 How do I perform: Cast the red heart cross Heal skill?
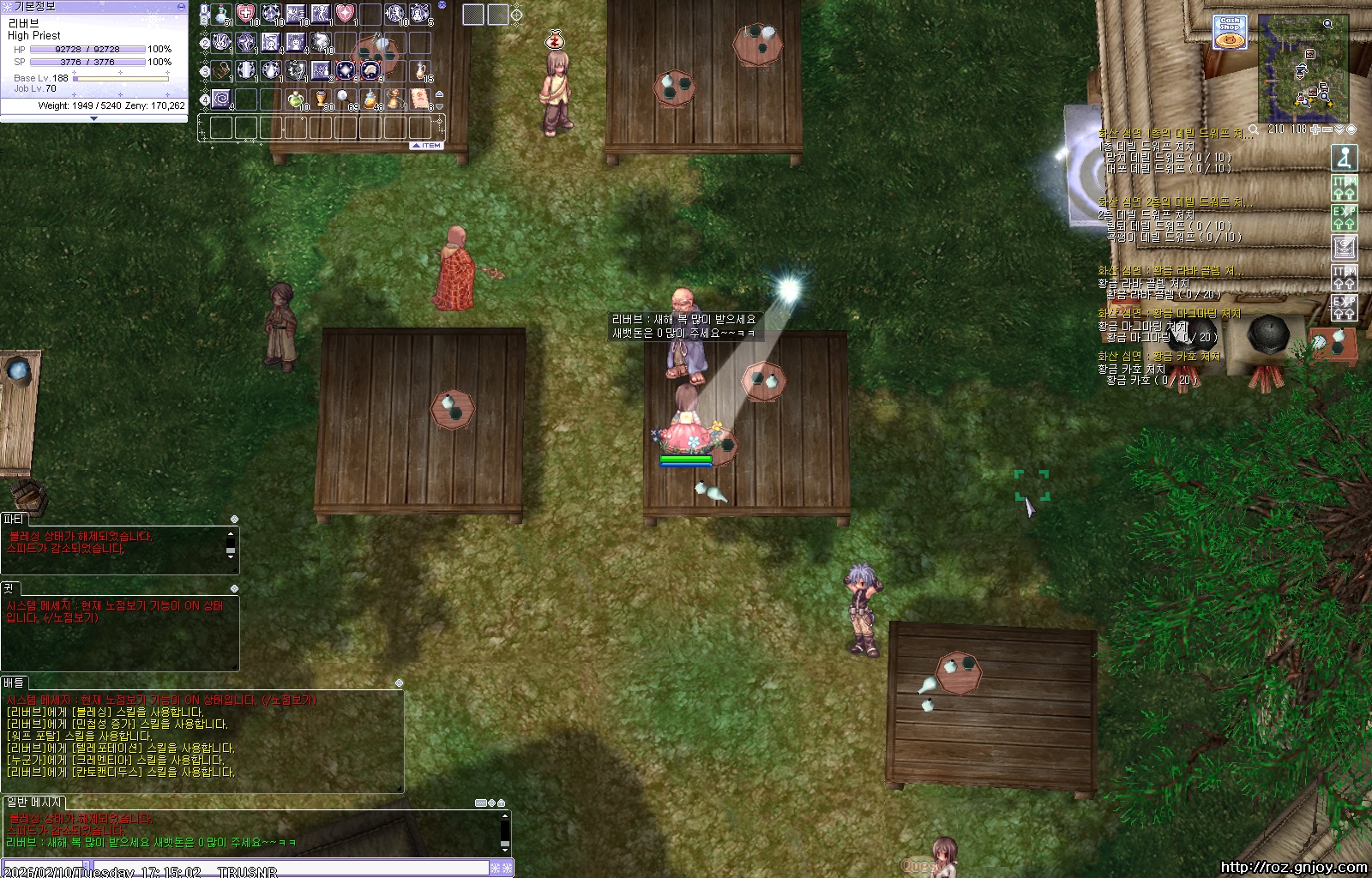click(246, 15)
